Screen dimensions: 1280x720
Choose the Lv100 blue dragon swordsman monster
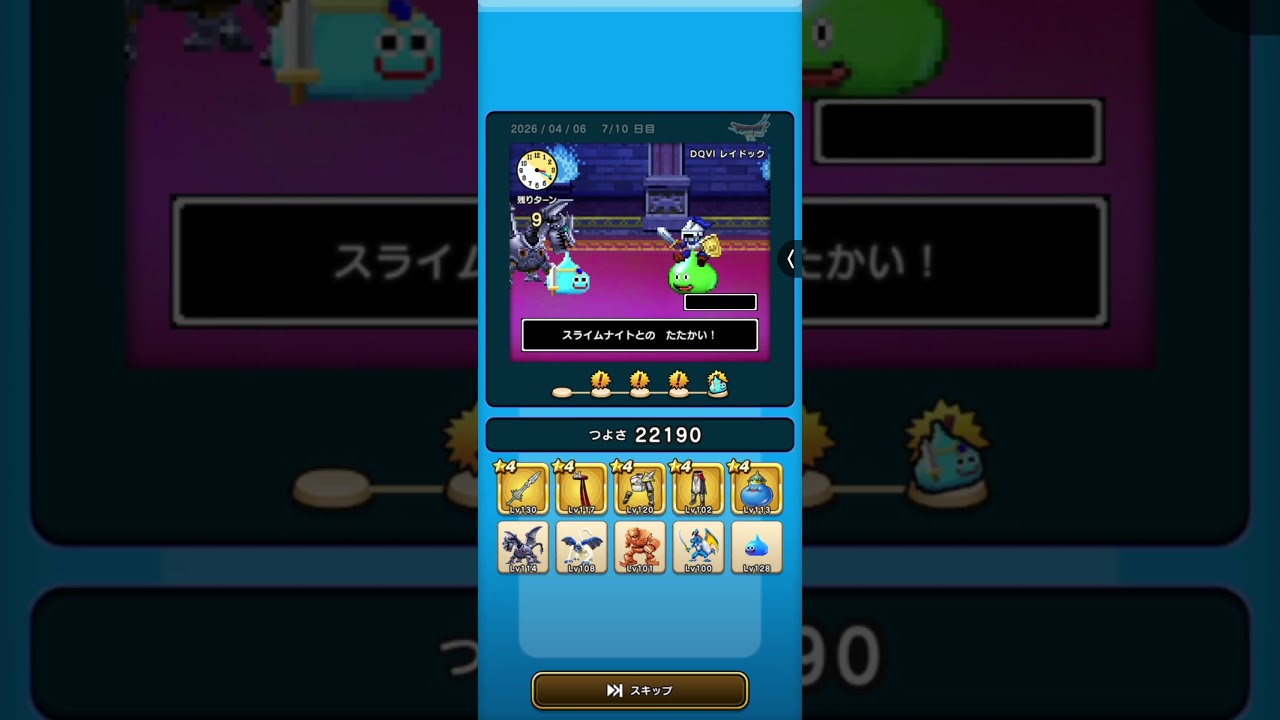pyautogui.click(x=698, y=547)
